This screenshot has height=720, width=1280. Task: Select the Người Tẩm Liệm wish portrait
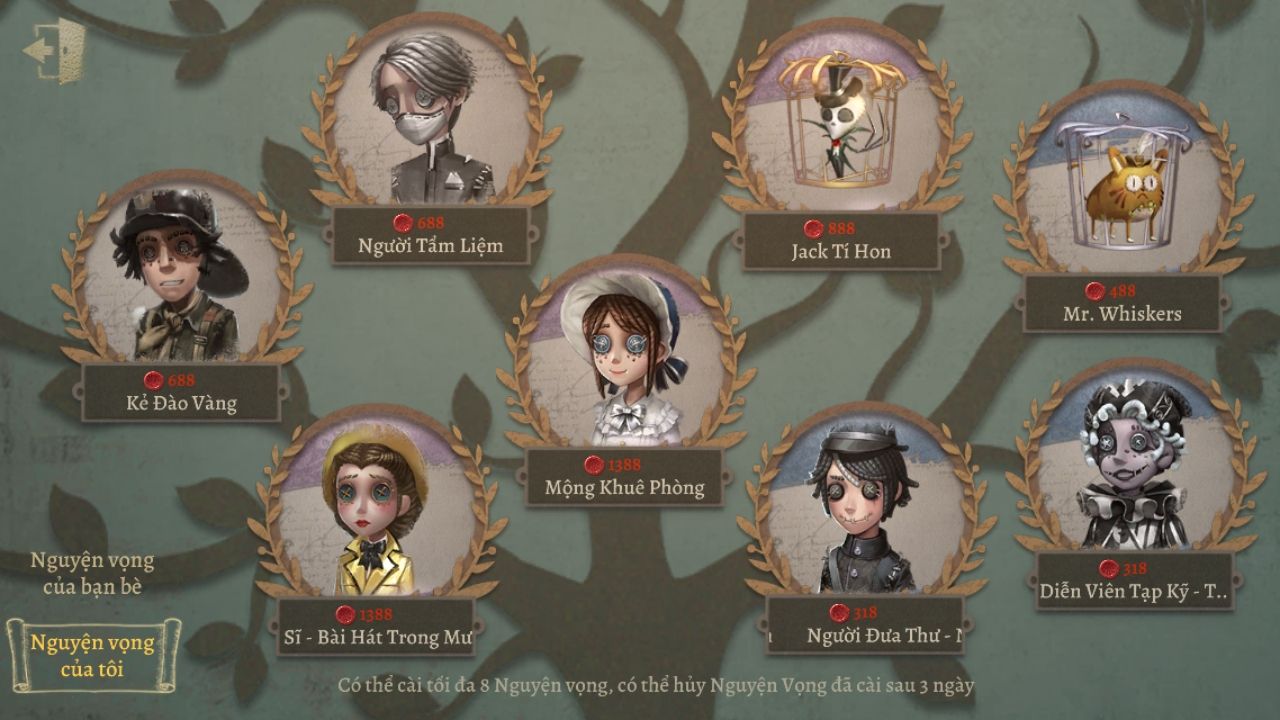pos(431,115)
